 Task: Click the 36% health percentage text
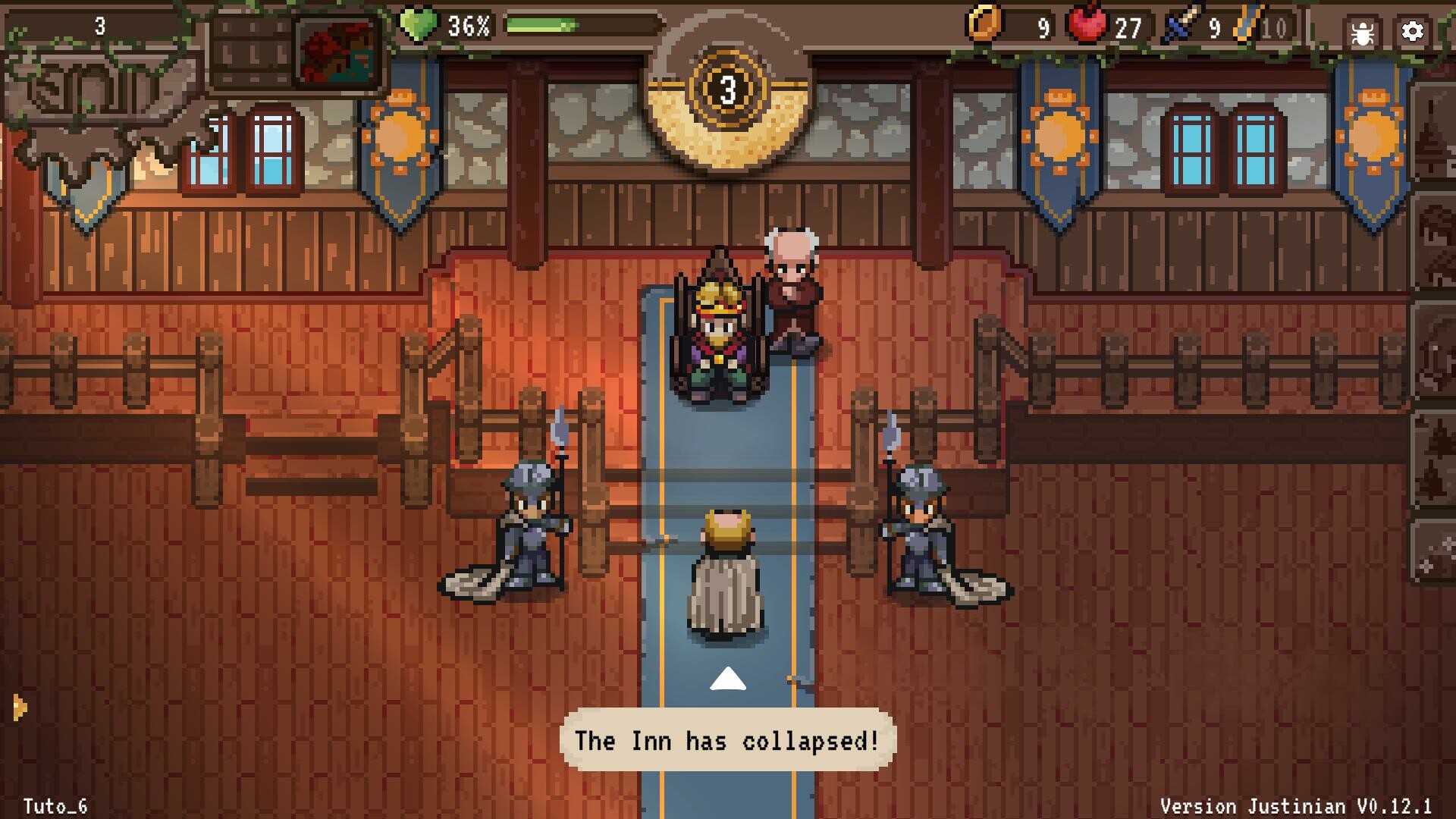[x=468, y=27]
